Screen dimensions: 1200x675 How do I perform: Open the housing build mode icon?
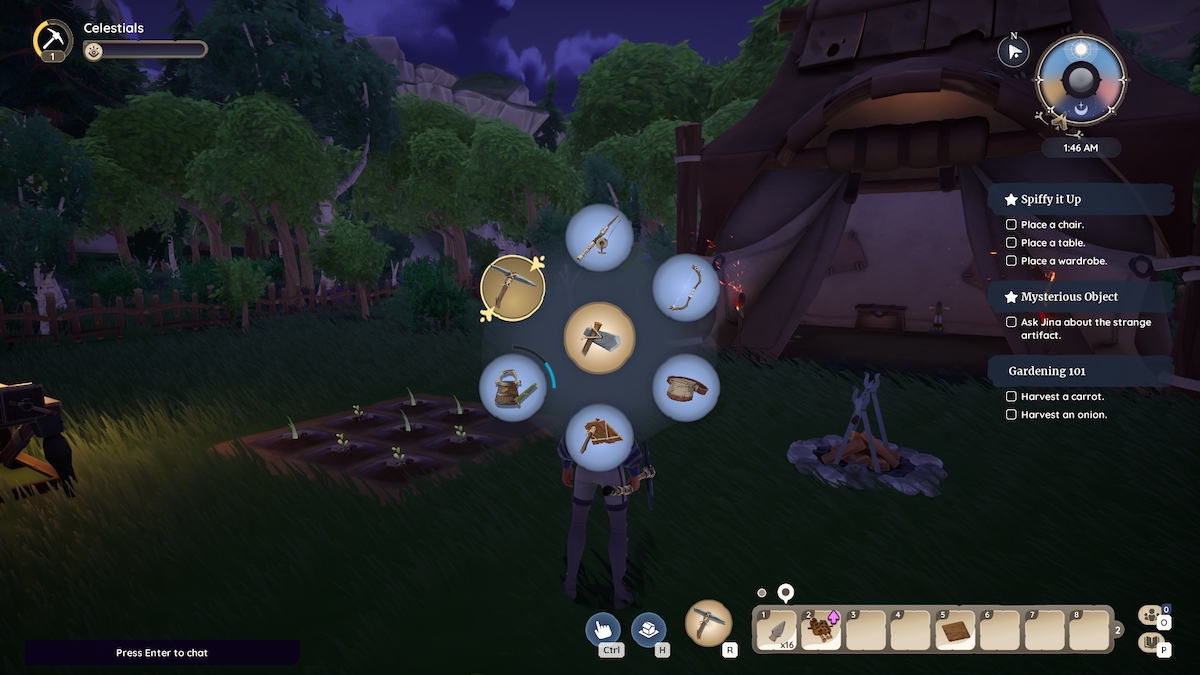tap(649, 629)
